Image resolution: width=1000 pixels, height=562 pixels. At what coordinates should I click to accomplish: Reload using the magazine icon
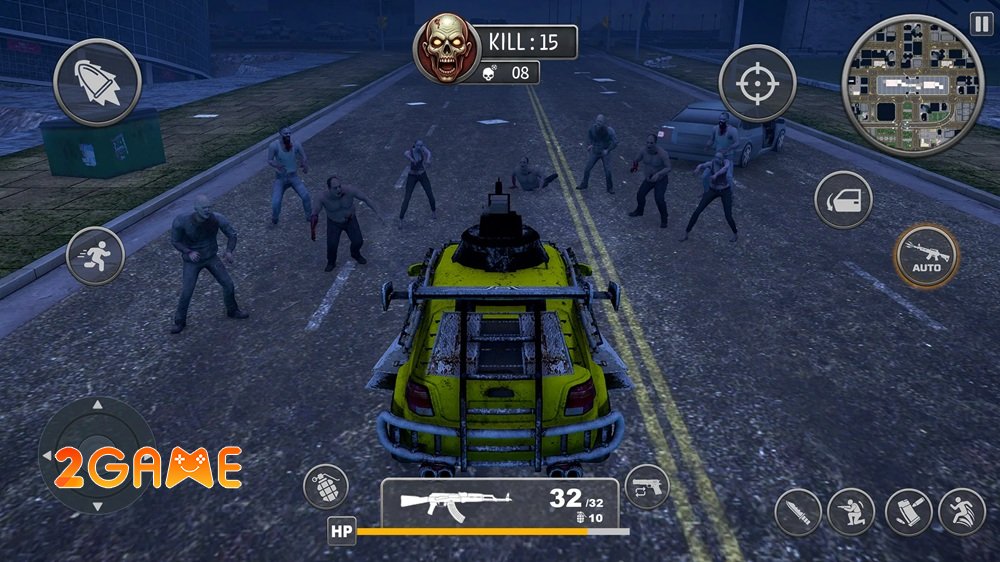tap(908, 512)
